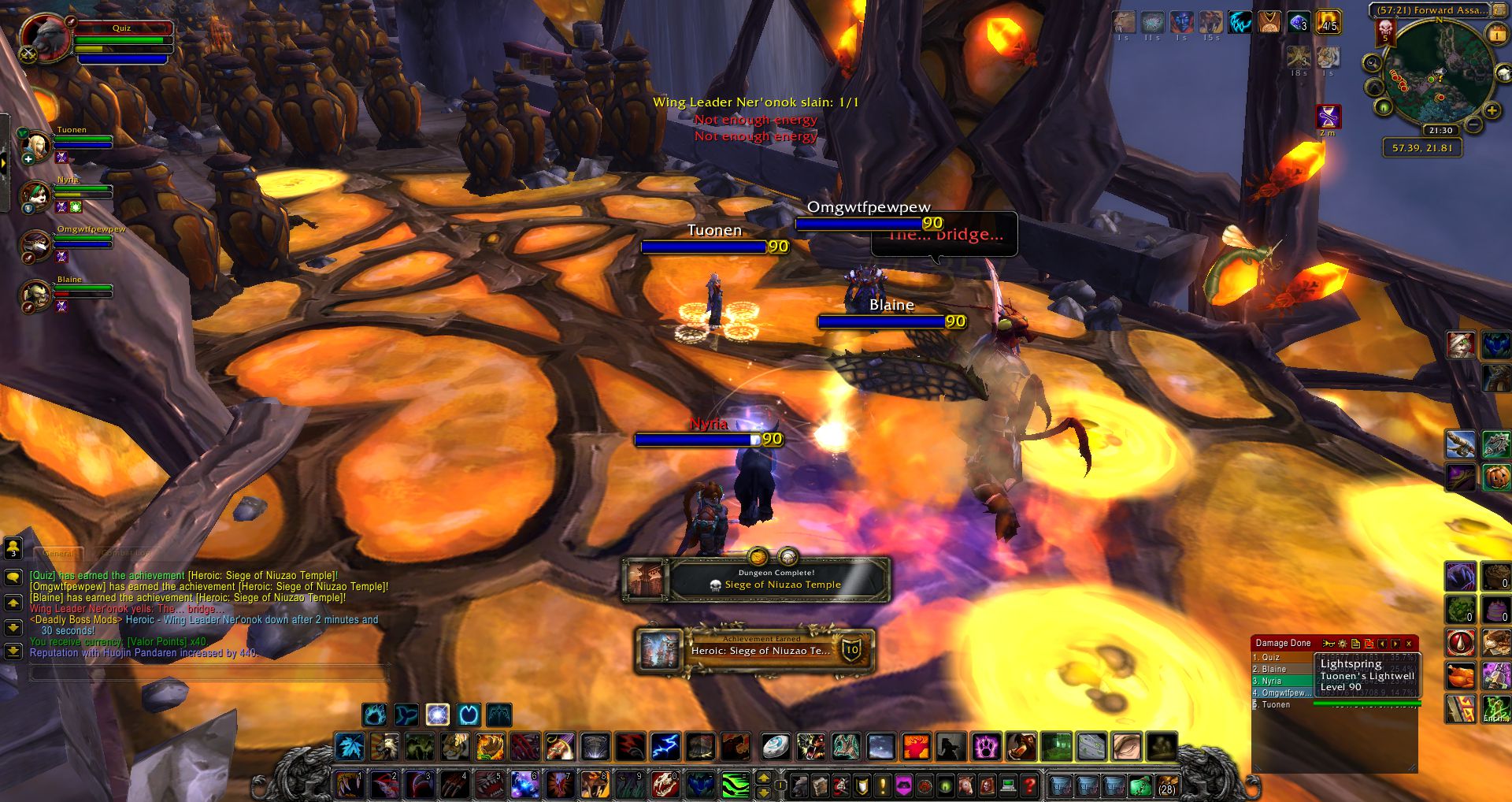
Task: Zoom out the minimap with the minus button
Action: 1473,124
